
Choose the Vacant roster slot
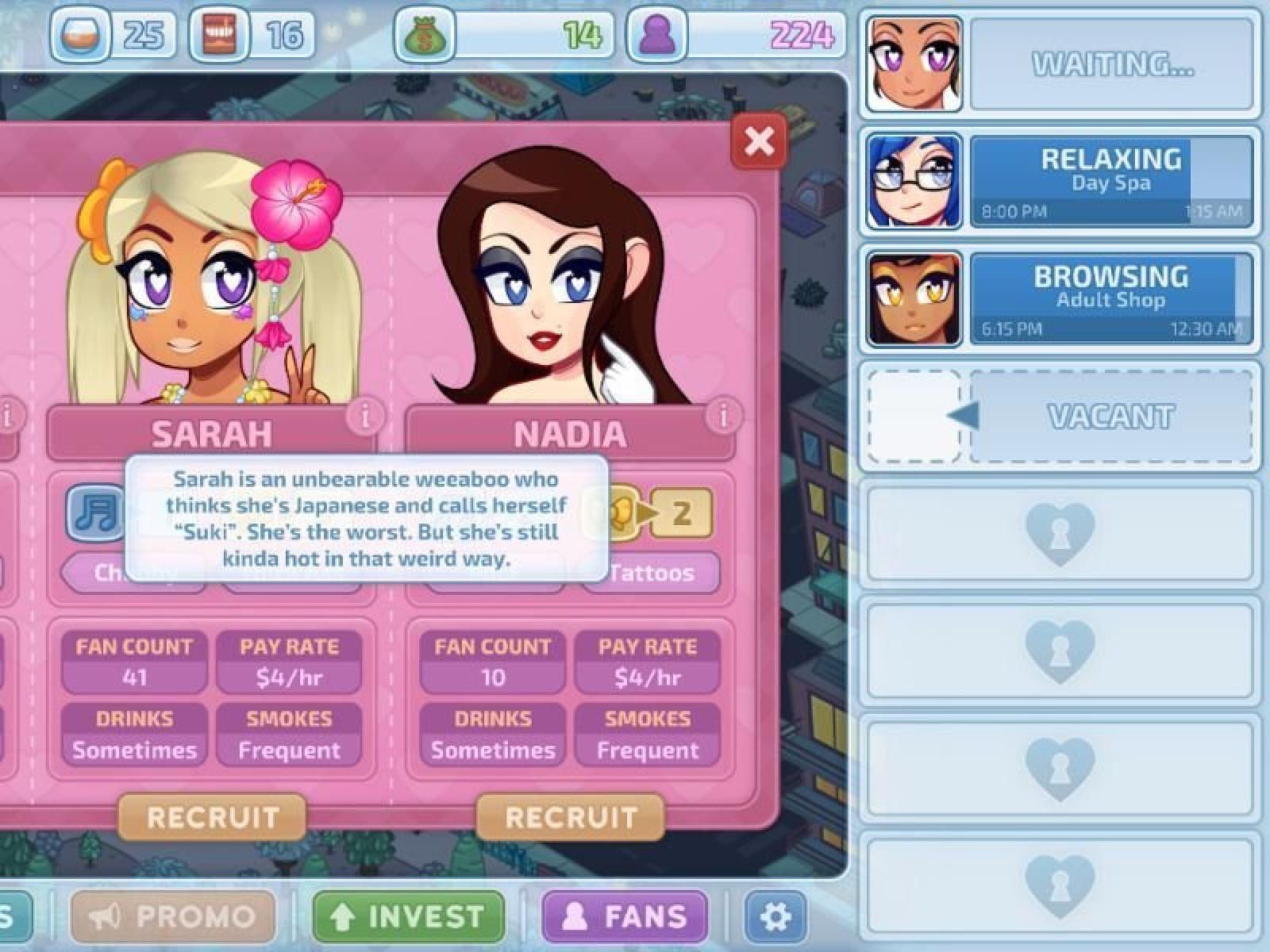pos(1060,416)
